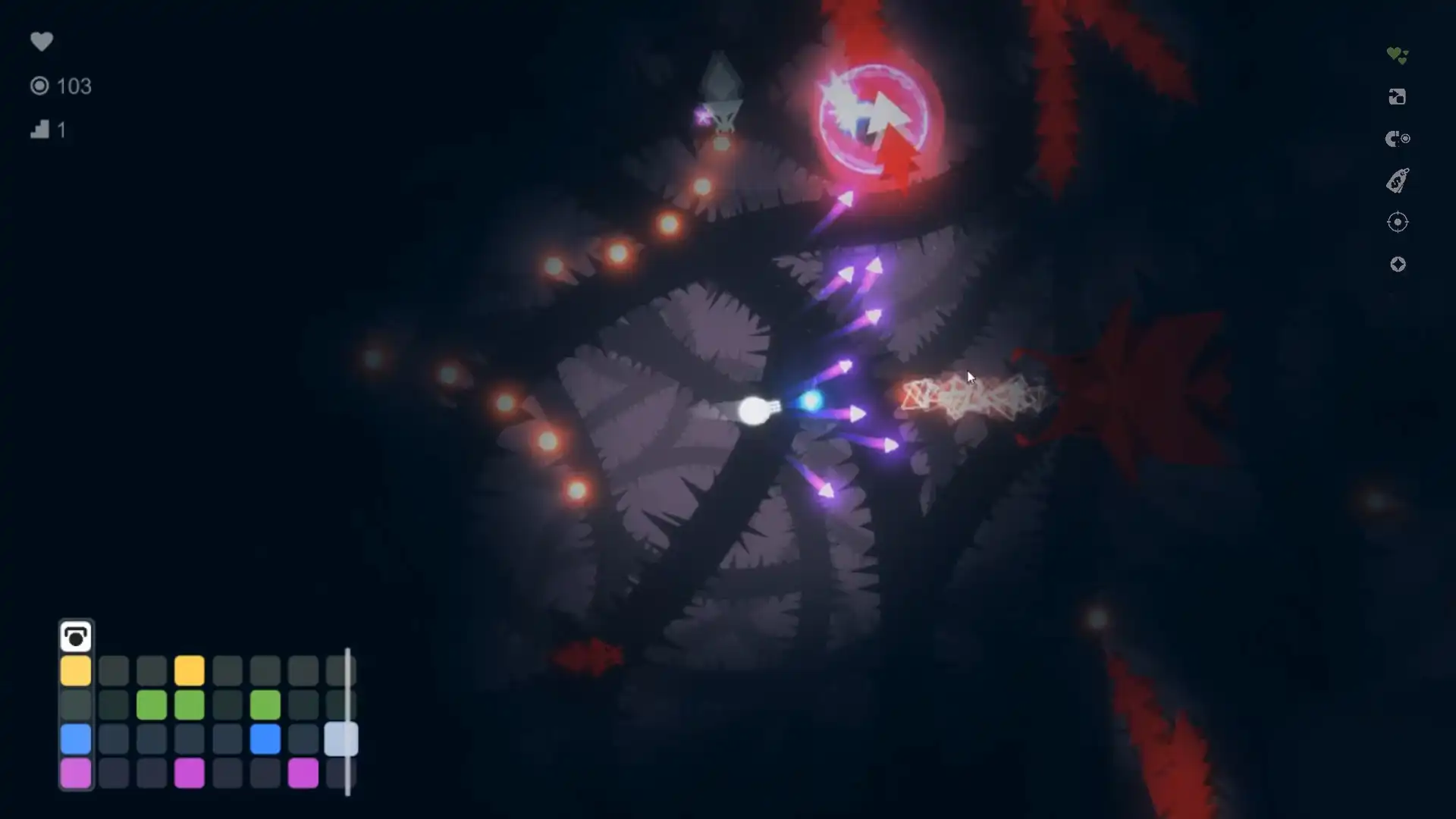The height and width of the screenshot is (819, 1456).
Task: Select the yellow swatch in the leftmost grid column
Action: [76, 670]
